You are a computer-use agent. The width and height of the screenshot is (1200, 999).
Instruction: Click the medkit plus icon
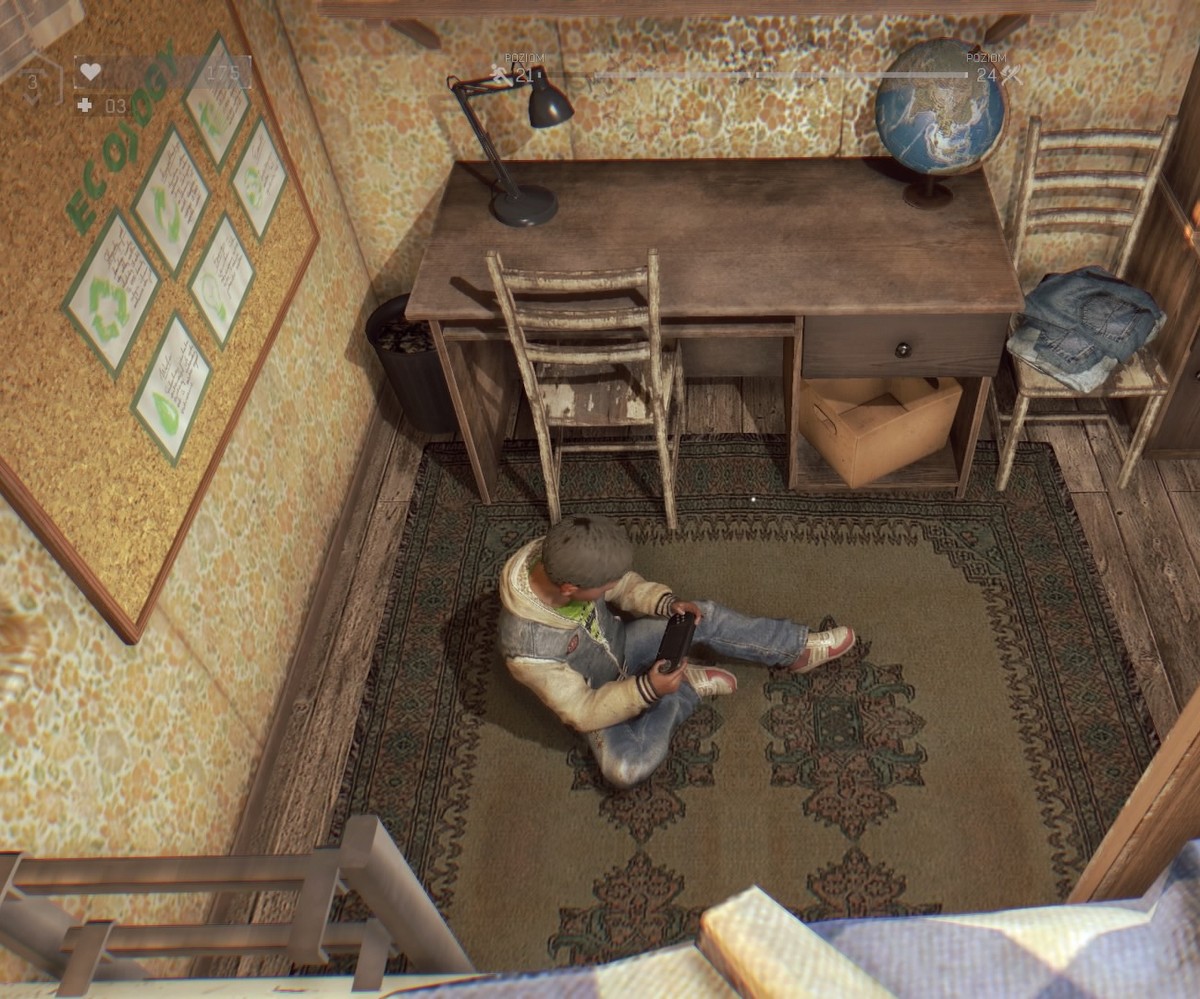point(85,105)
